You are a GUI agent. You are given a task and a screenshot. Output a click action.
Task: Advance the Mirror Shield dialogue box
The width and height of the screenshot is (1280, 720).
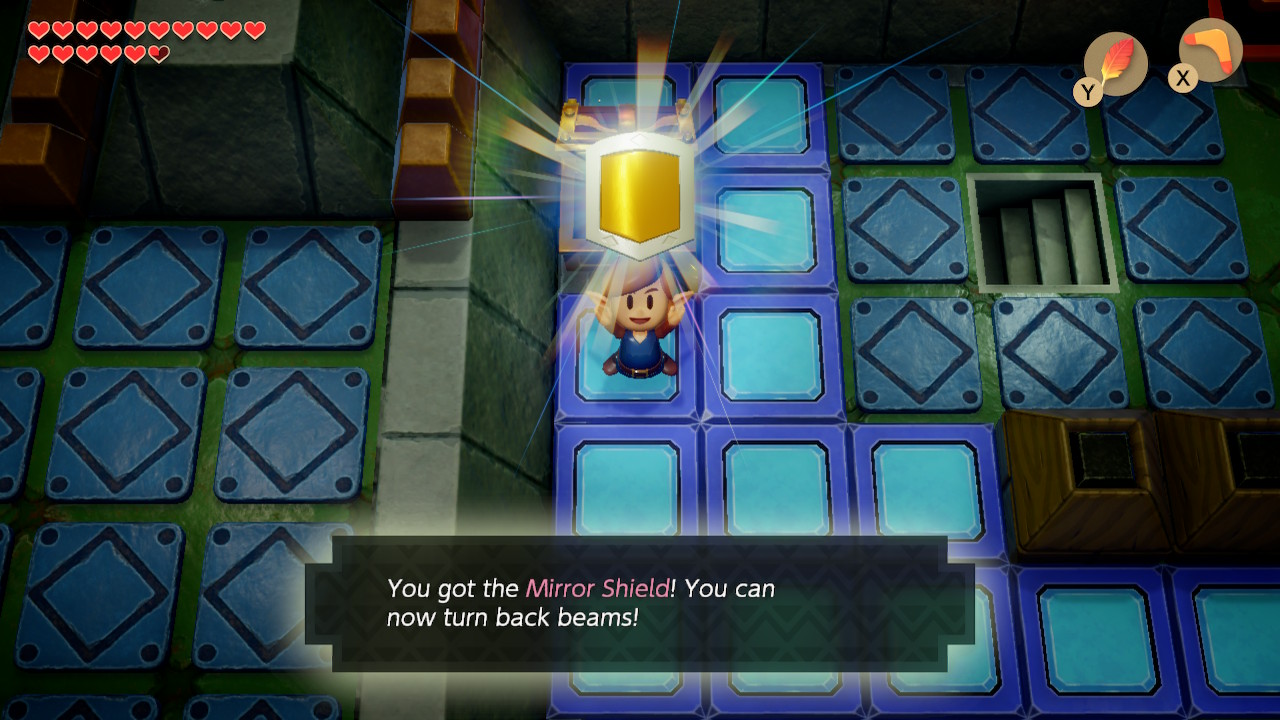click(640, 604)
